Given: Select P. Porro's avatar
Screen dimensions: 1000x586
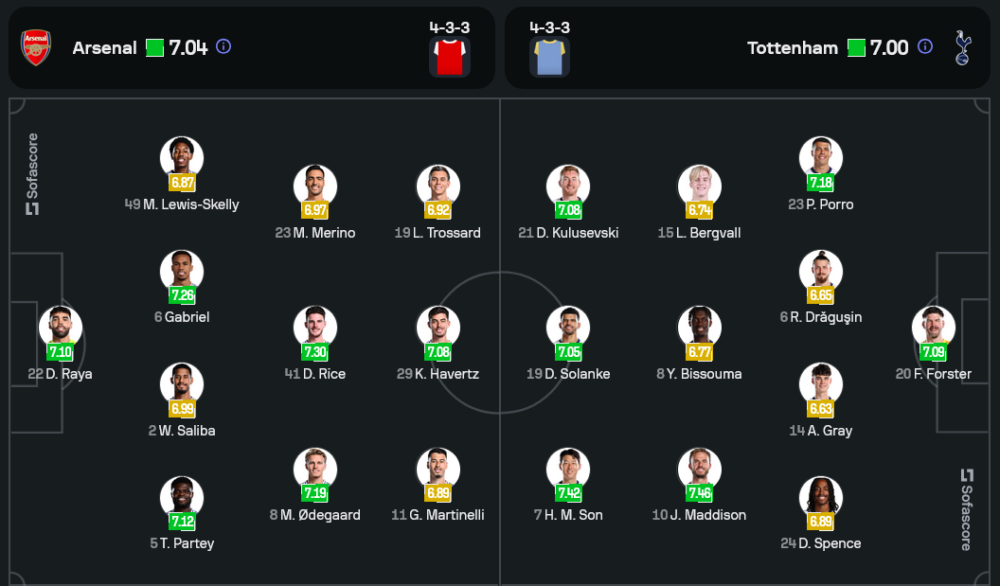Looking at the screenshot, I should pyautogui.click(x=821, y=158).
